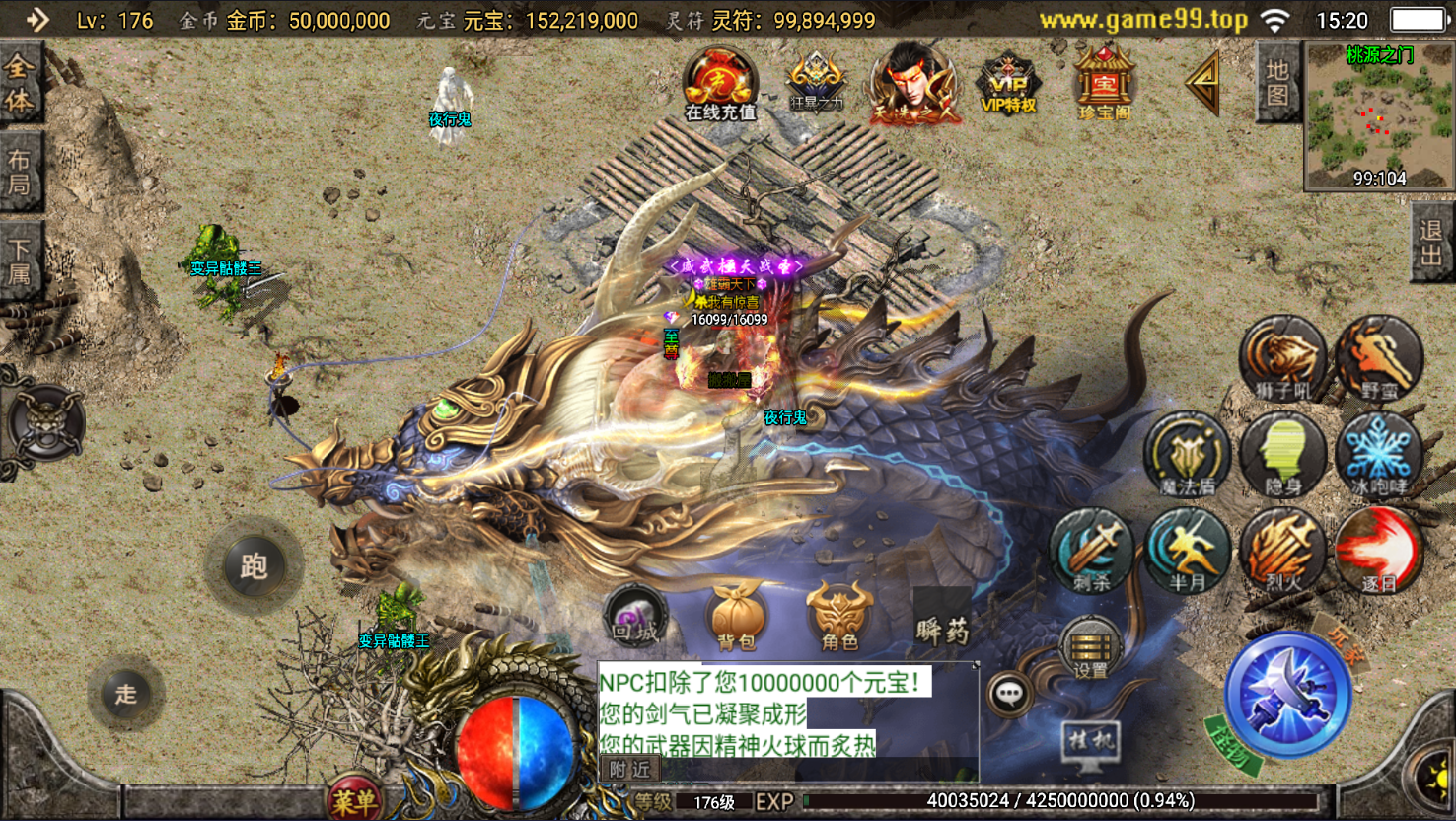This screenshot has width=1456, height=821.
Task: Open the 地图 map button
Action: [x=1277, y=83]
